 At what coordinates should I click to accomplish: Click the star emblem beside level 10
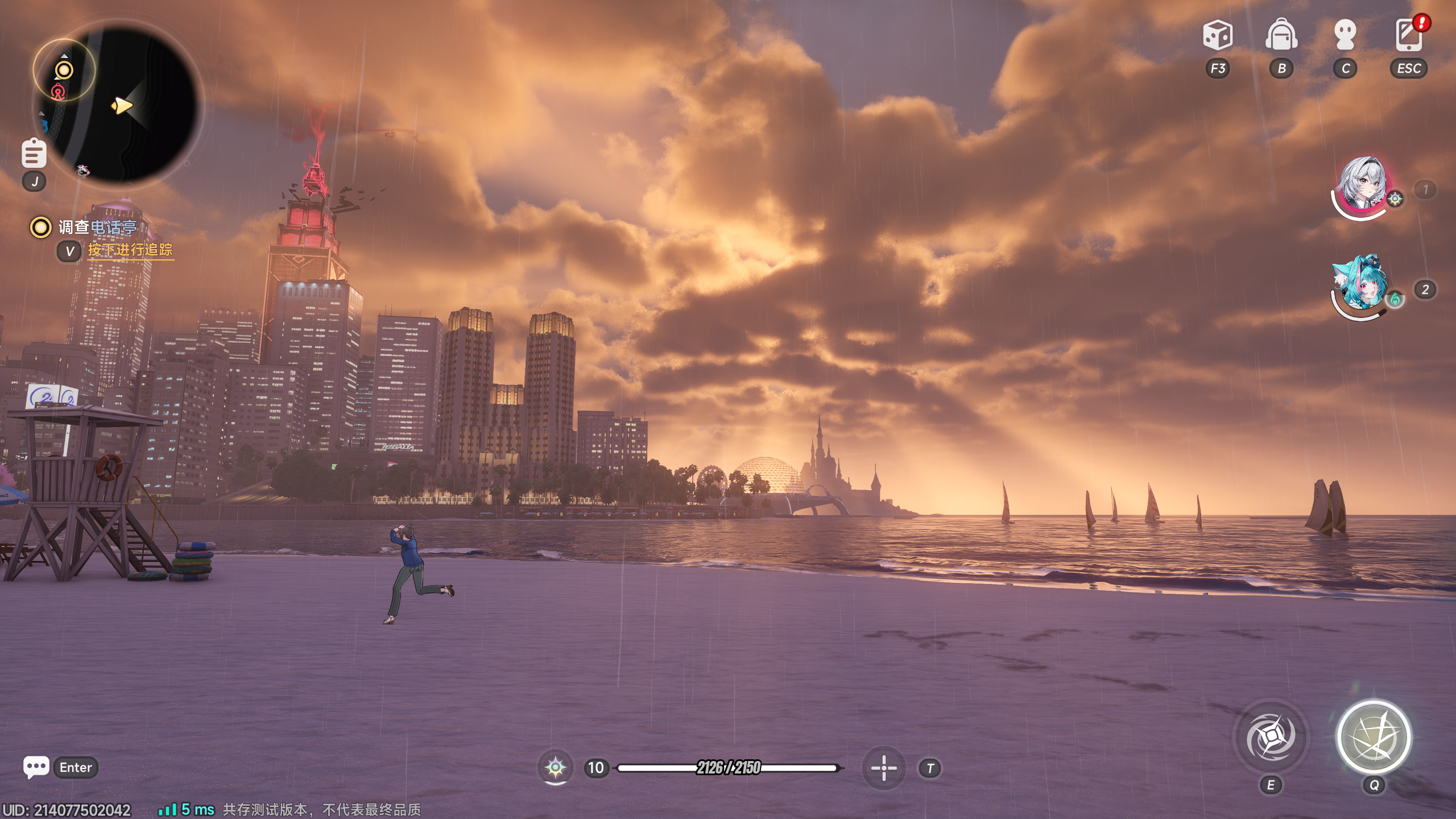(555, 768)
